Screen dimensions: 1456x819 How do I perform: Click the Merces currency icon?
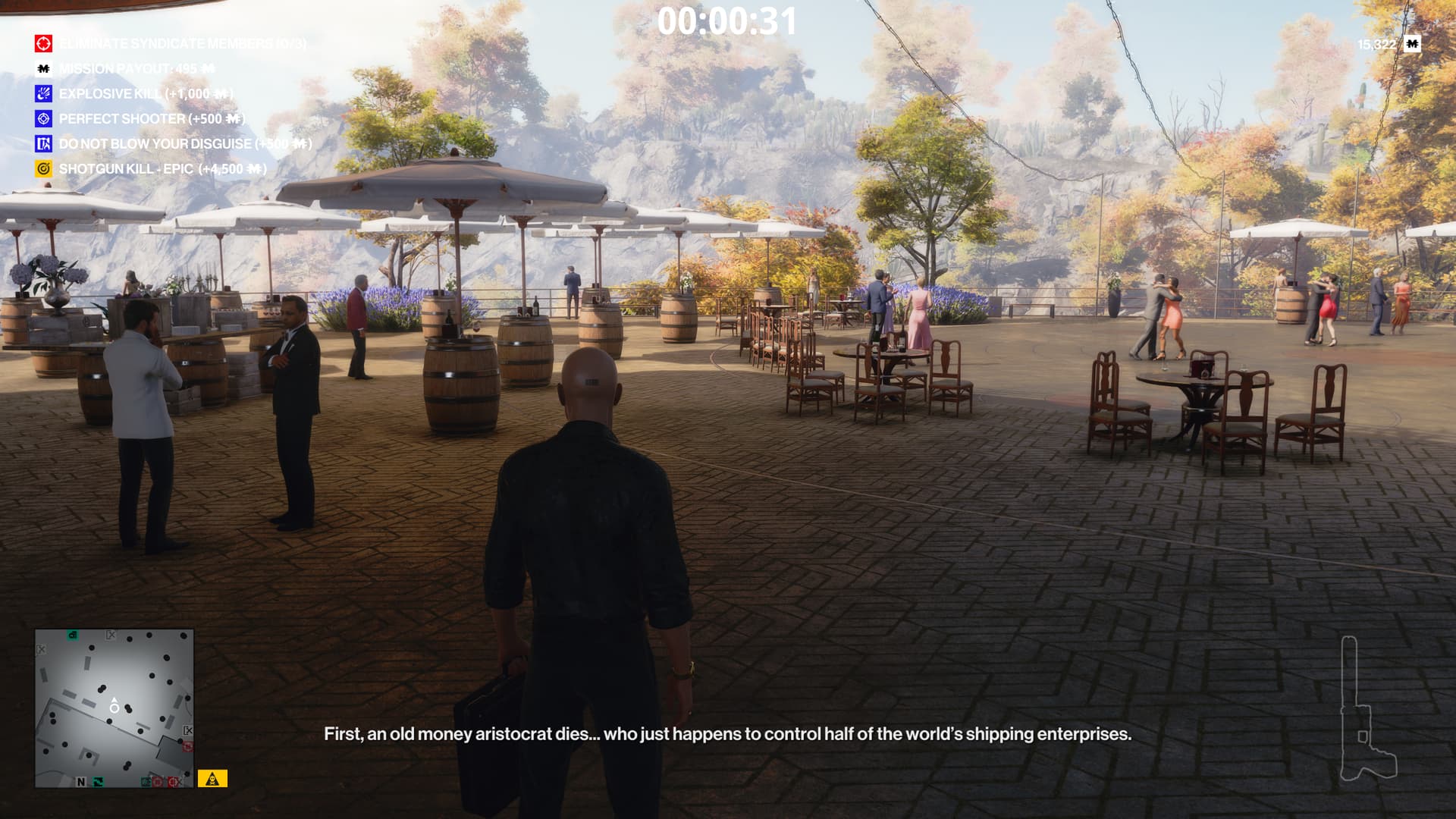(x=1412, y=44)
